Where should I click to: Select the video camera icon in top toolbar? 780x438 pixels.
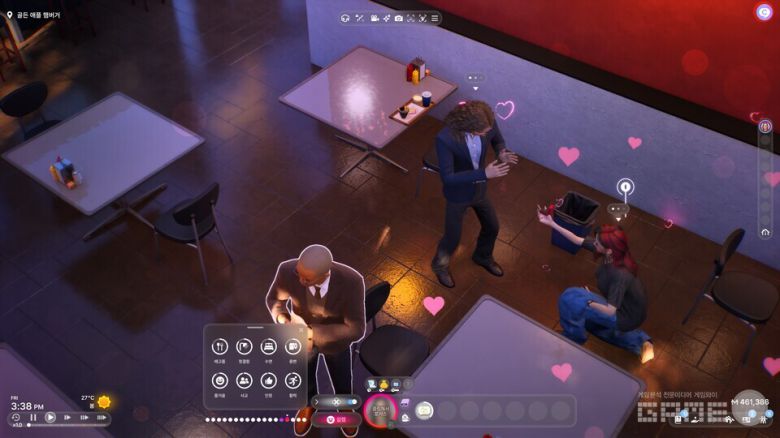pyautogui.click(x=374, y=18)
